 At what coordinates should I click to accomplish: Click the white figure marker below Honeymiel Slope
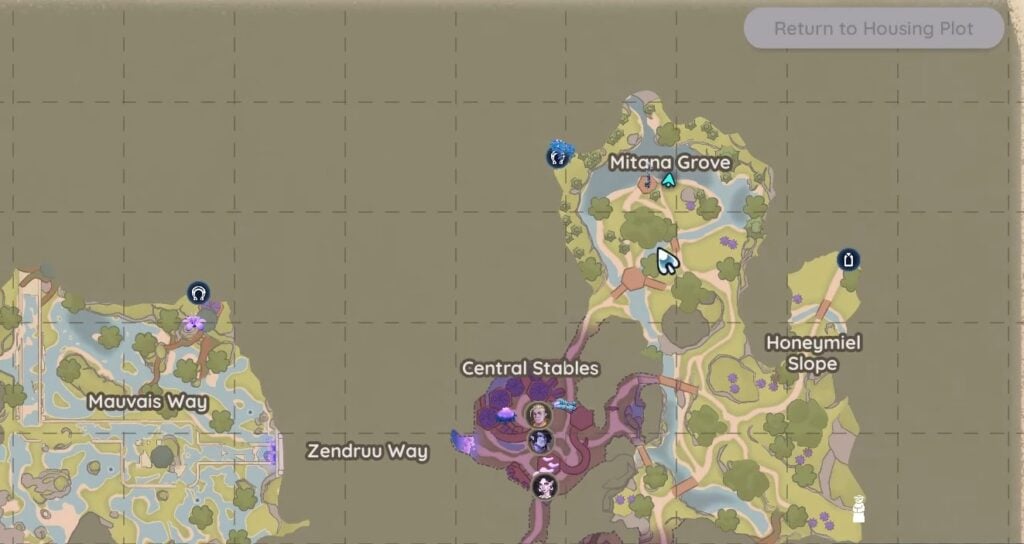[858, 509]
